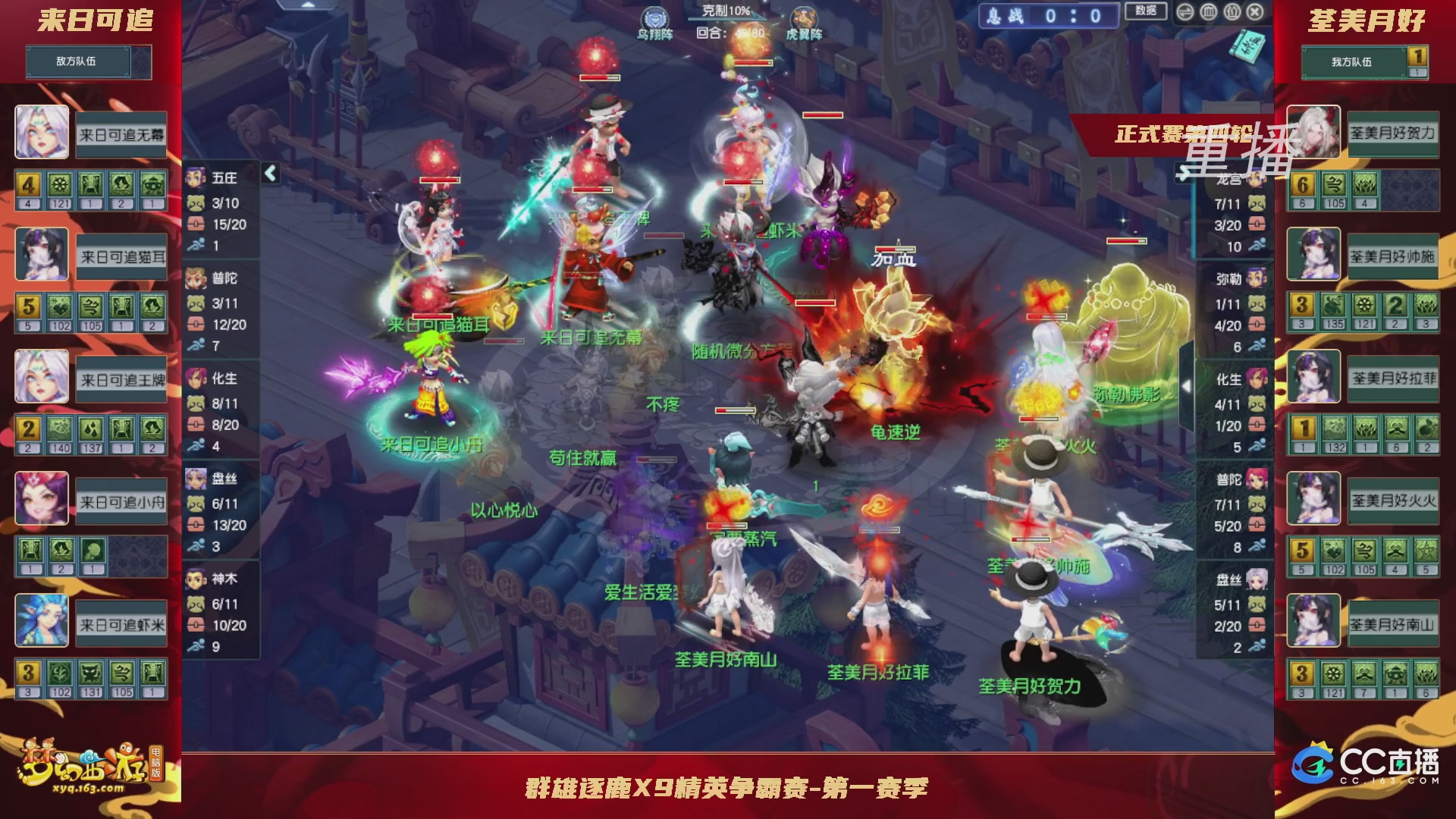Toggle auto-battle via the circular arrow icon beside 数据

(1185, 11)
